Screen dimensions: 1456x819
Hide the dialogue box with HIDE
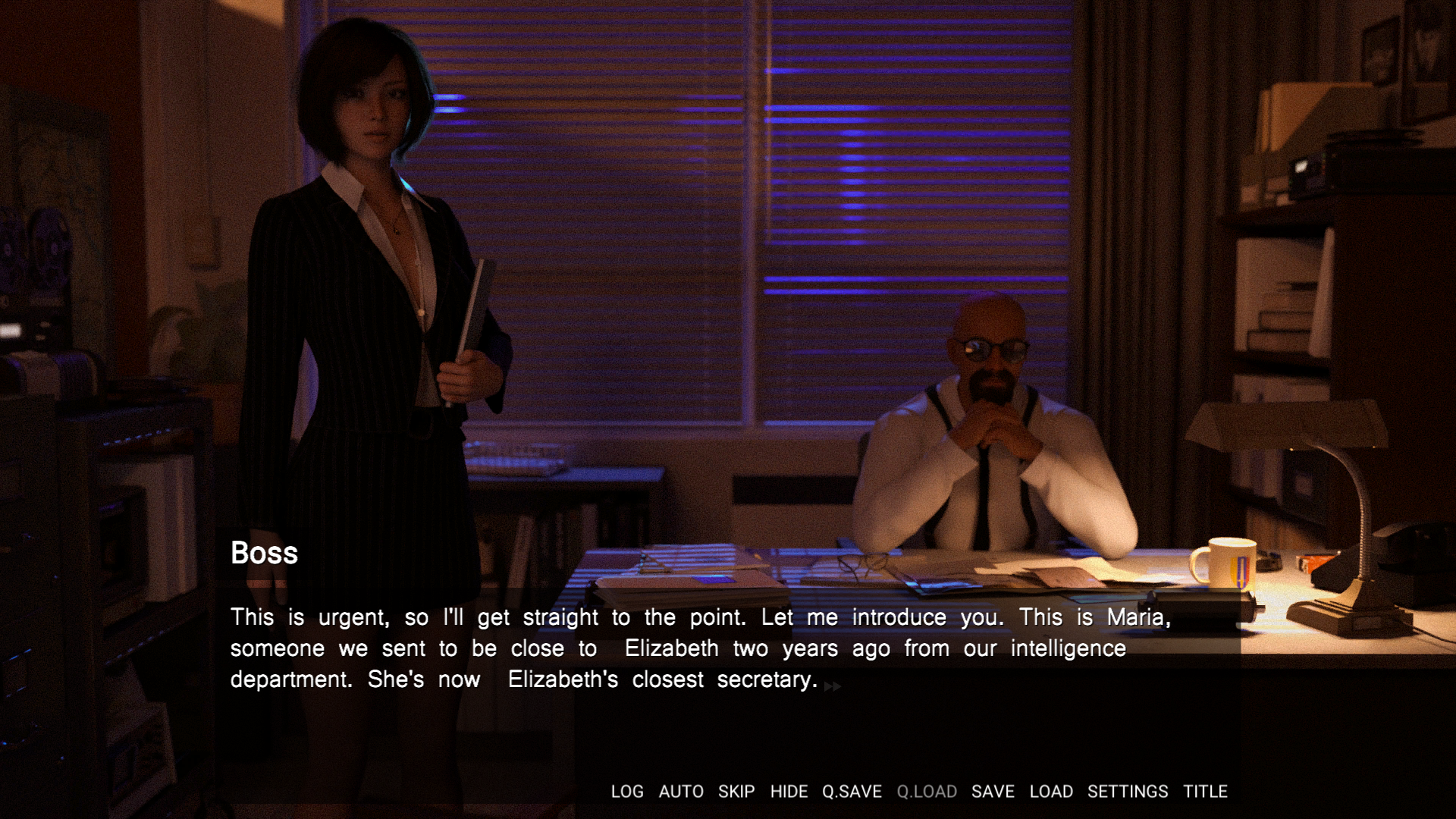pyautogui.click(x=789, y=792)
